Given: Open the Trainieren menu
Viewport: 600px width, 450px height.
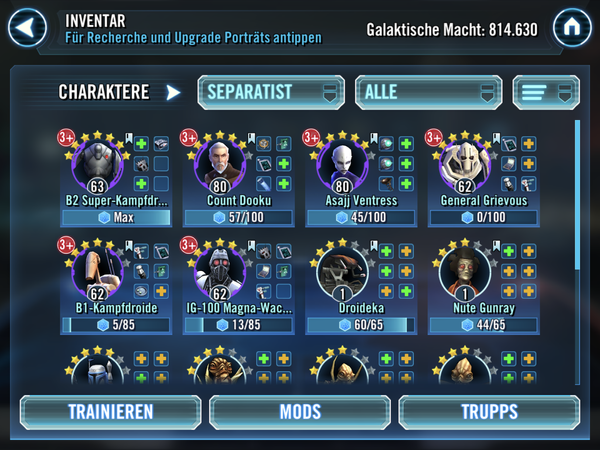Looking at the screenshot, I should 110,412.
